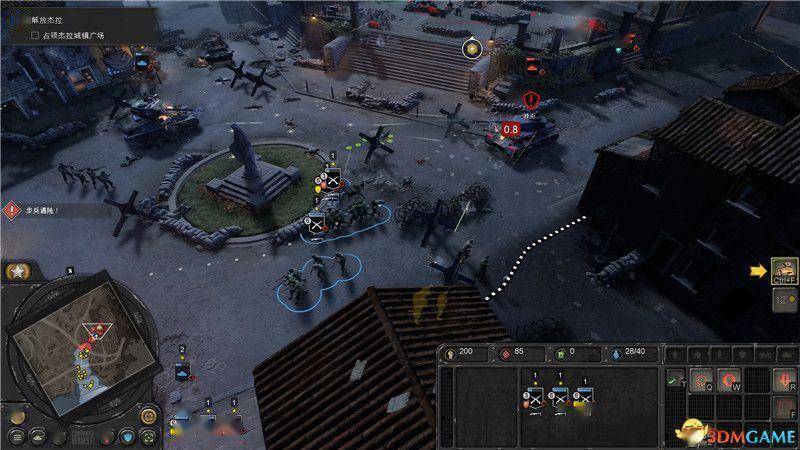Screen dimensions: 800x450
Task: Open the star commander badge button
Action: pos(17,271)
